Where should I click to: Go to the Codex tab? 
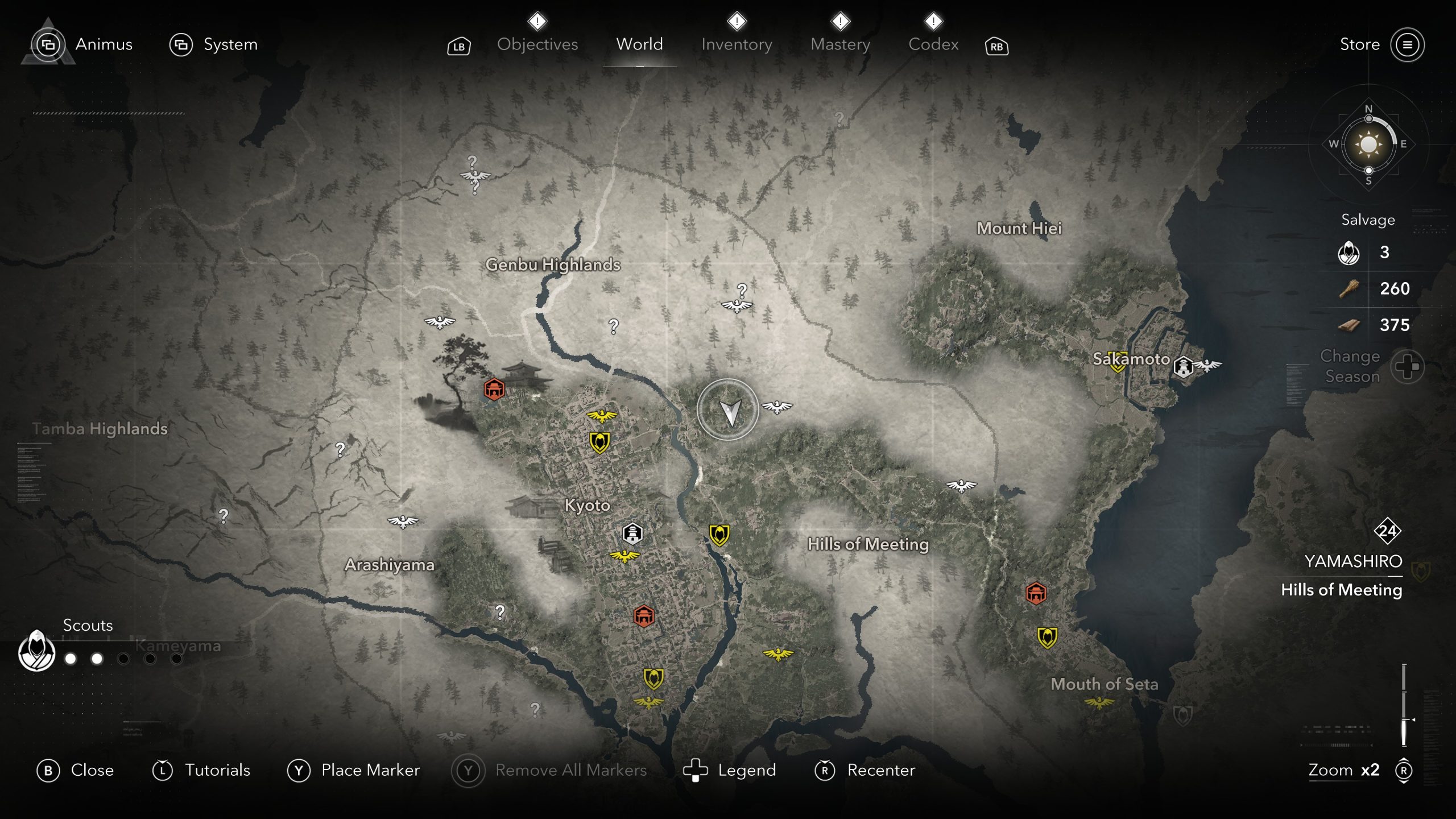pos(933,44)
